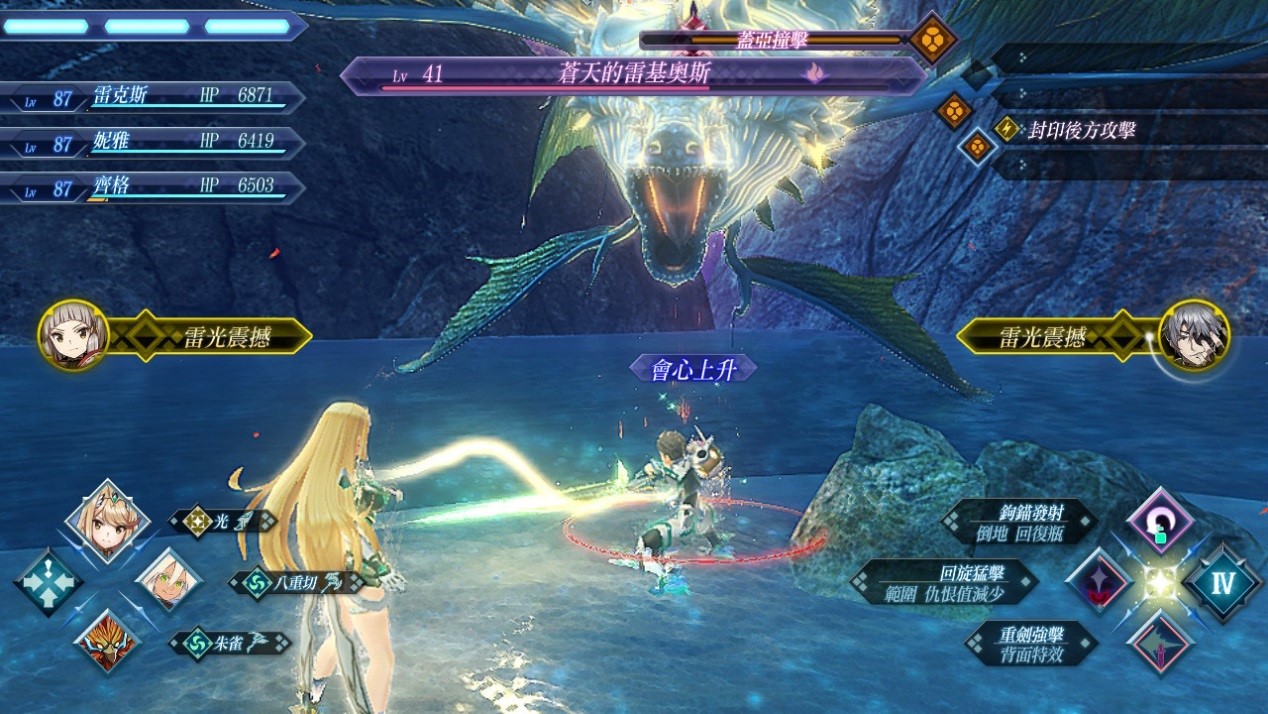Image resolution: width=1268 pixels, height=714 pixels.
Task: Unleash the level IV blade special
Action: (1223, 582)
